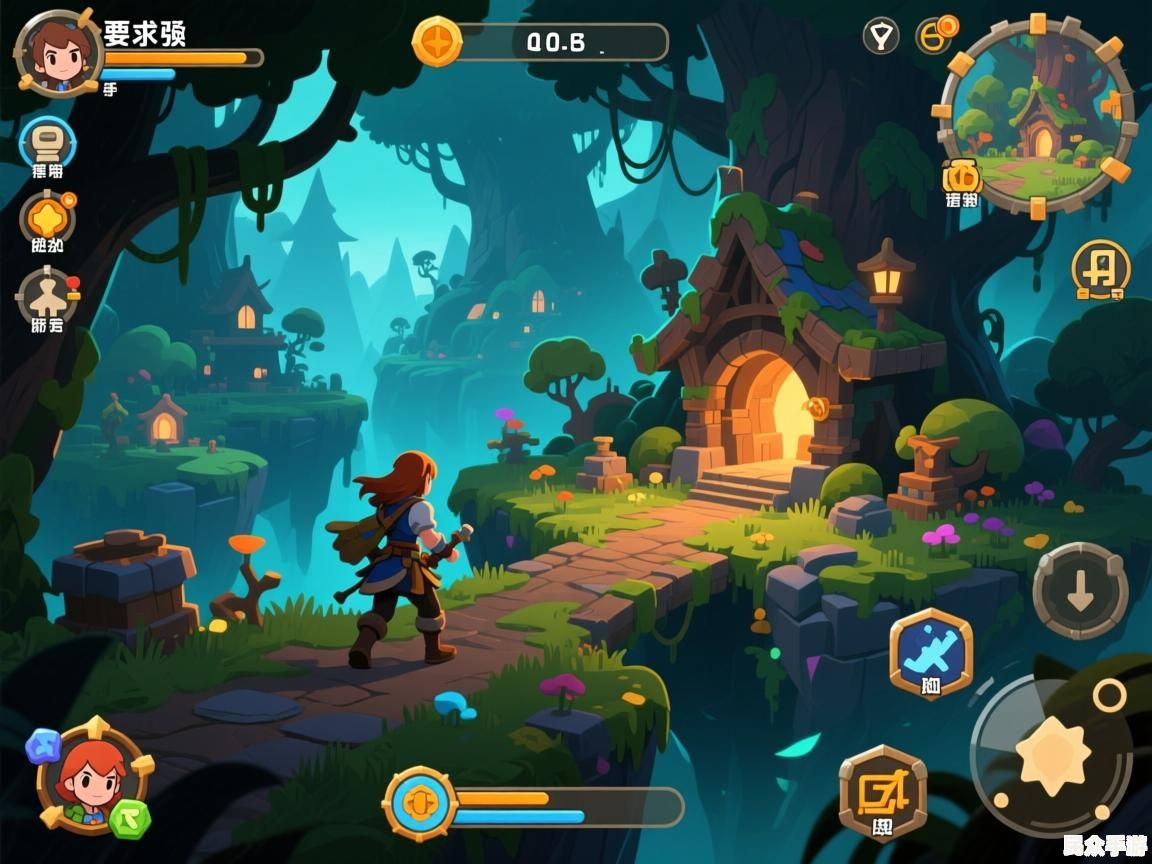Image resolution: width=1152 pixels, height=864 pixels.
Task: Tap the blue-ringed scroll icon
Action: pyautogui.click(x=48, y=141)
